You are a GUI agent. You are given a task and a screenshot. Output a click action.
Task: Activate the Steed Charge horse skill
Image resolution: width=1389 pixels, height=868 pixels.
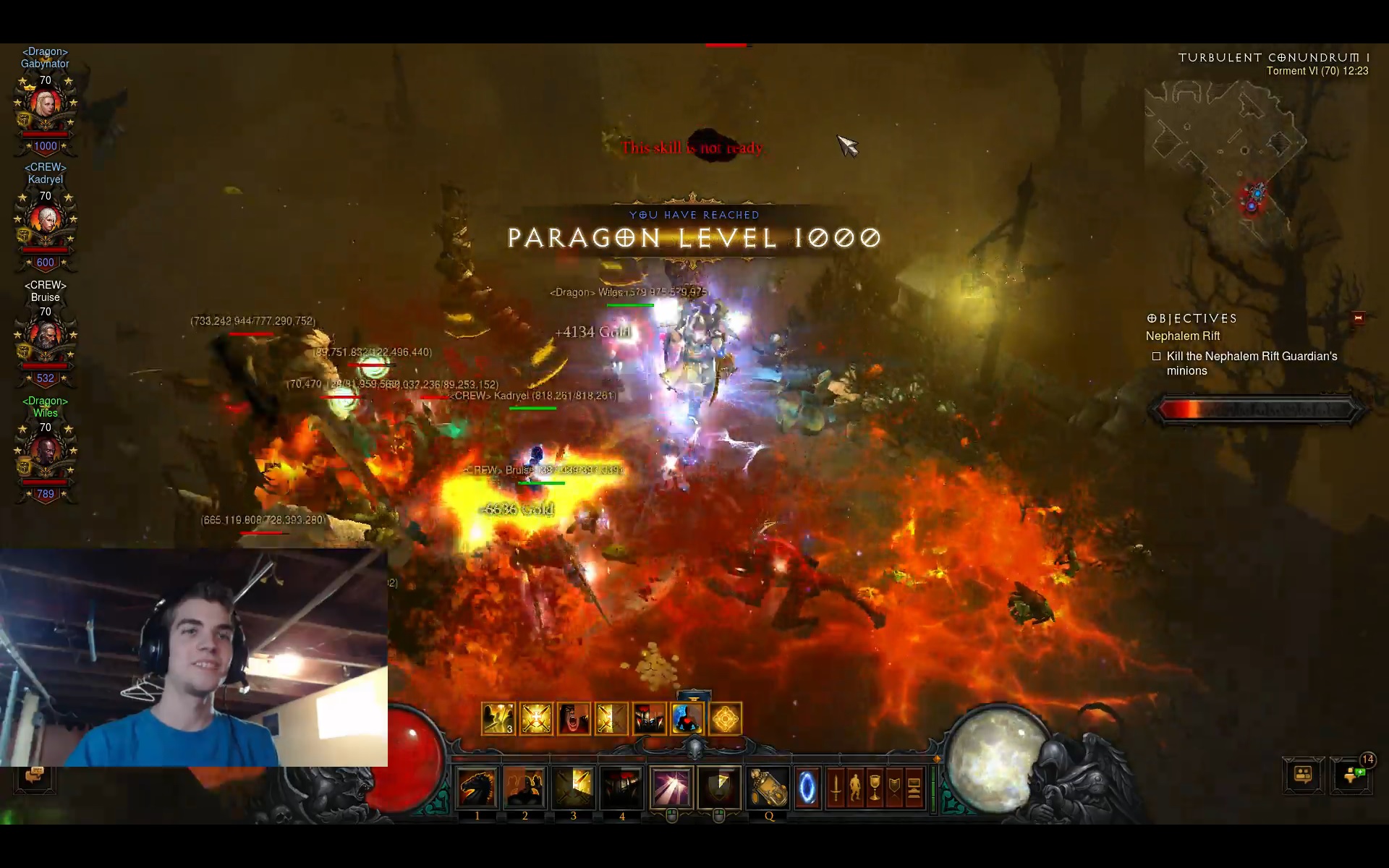coord(477,788)
